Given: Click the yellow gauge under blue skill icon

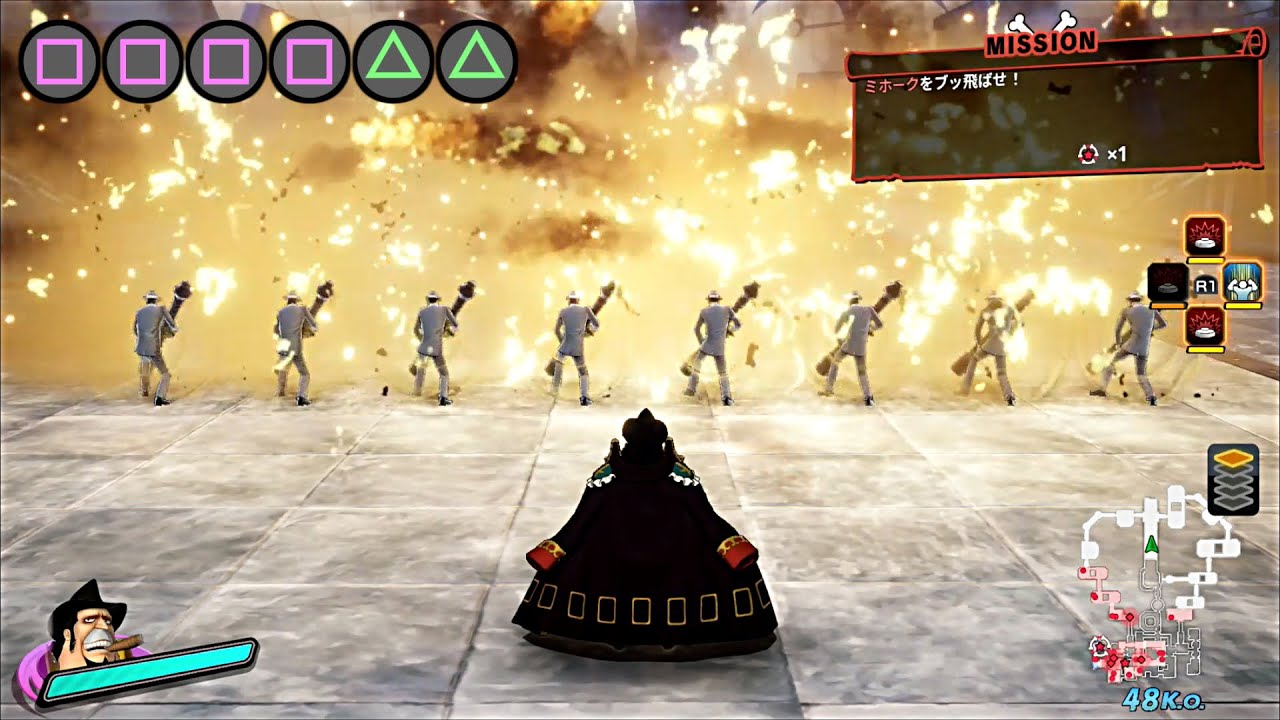Looking at the screenshot, I should 1241,306.
